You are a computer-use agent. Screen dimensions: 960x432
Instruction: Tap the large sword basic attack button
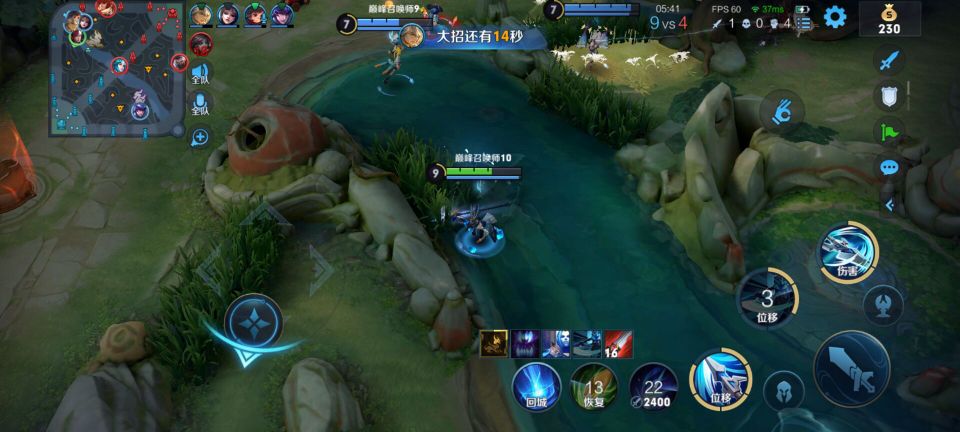click(x=851, y=368)
